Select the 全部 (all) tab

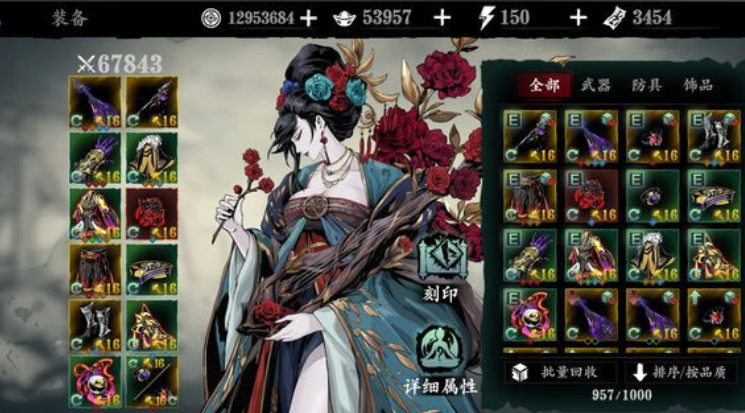pos(544,86)
